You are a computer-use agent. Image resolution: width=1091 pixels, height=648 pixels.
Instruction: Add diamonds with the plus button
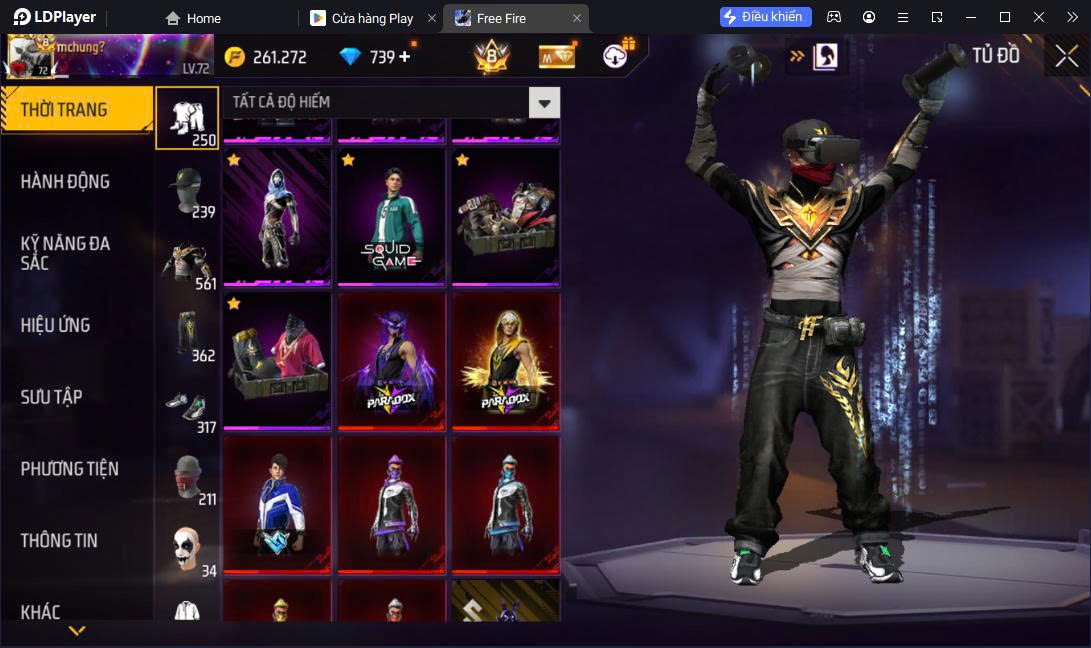[x=405, y=57]
